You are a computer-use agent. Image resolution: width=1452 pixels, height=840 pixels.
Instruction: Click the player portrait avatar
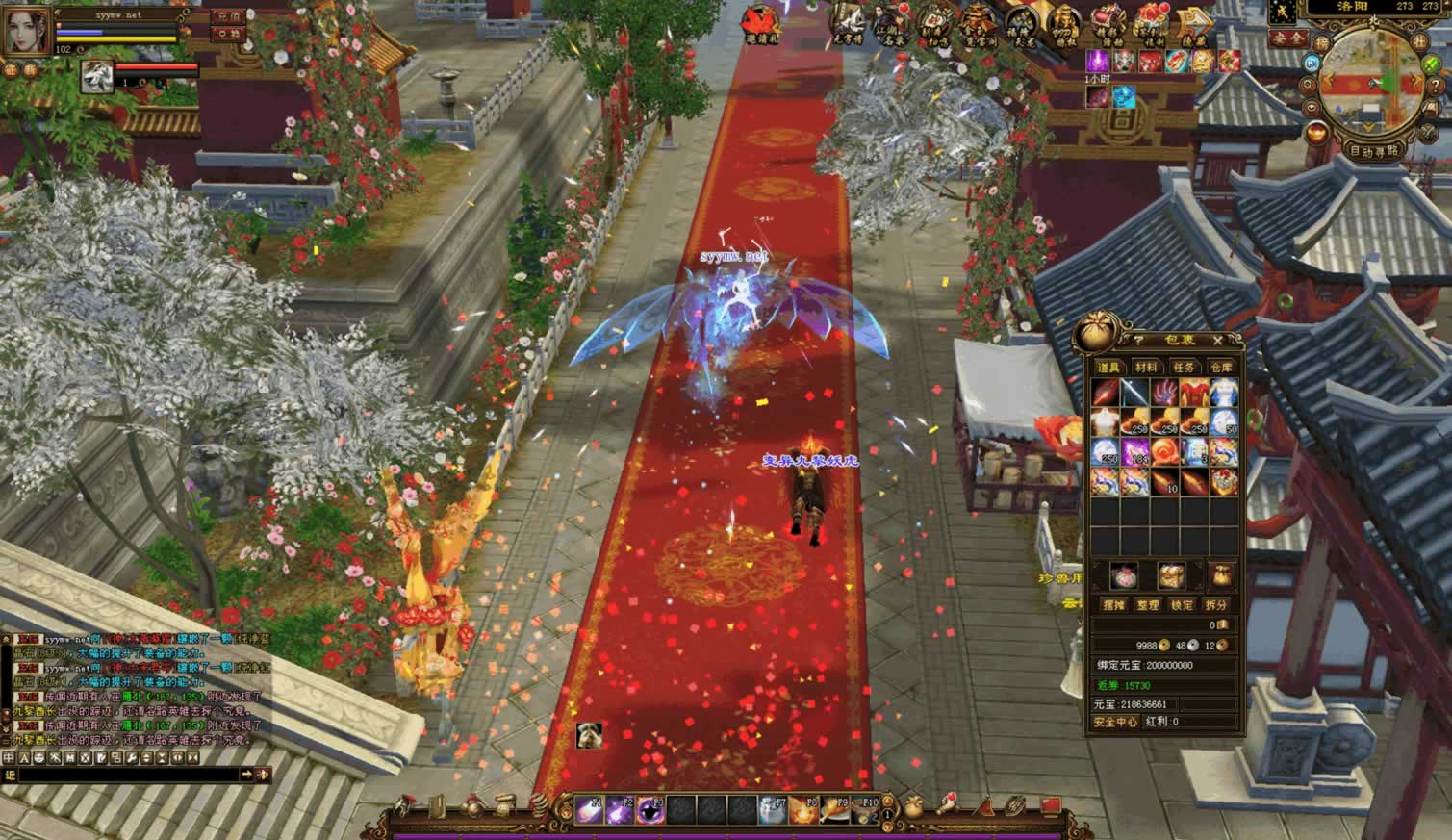pyautogui.click(x=27, y=30)
